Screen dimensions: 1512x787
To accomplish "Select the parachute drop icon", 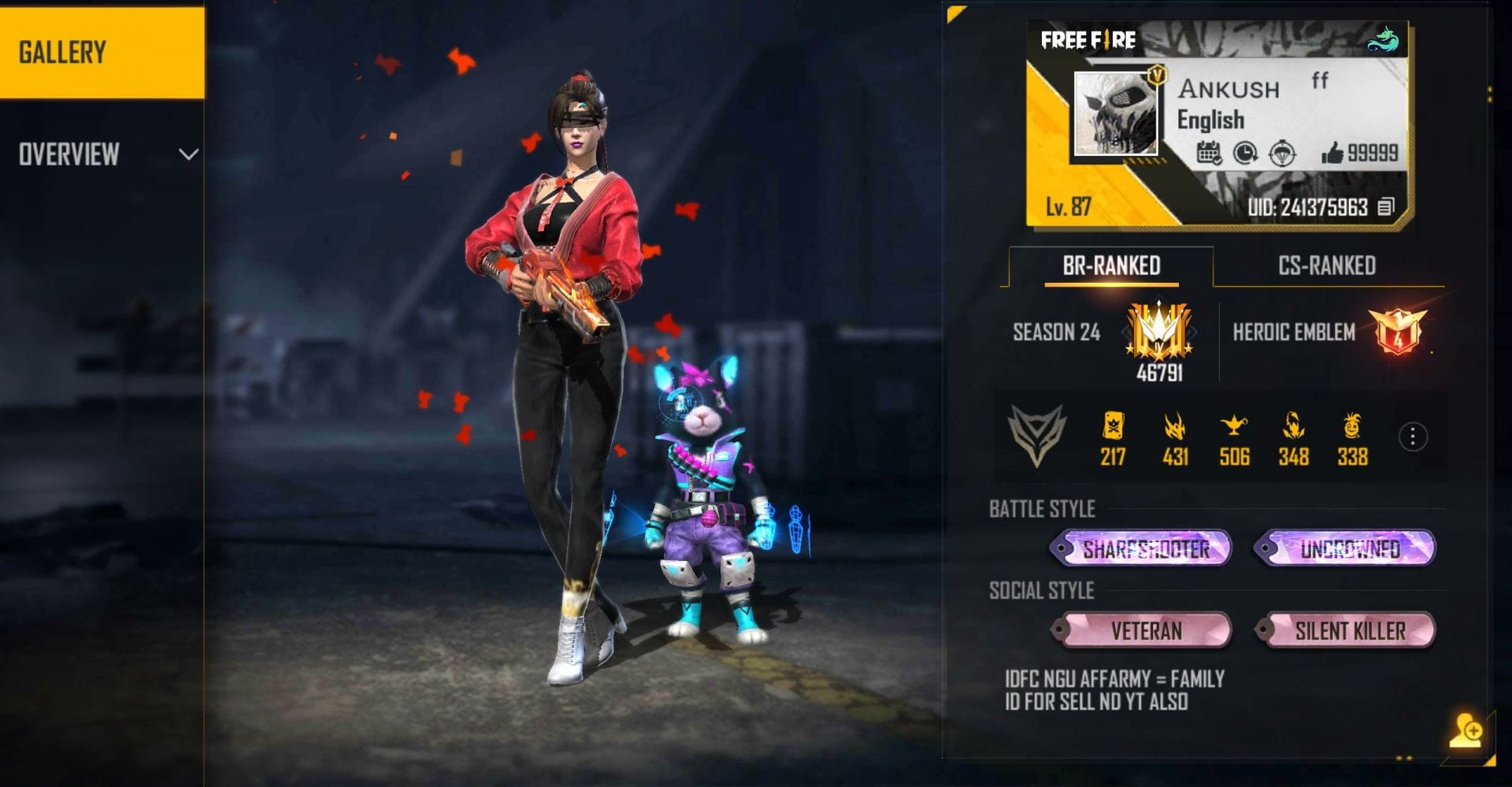I will 1282,151.
